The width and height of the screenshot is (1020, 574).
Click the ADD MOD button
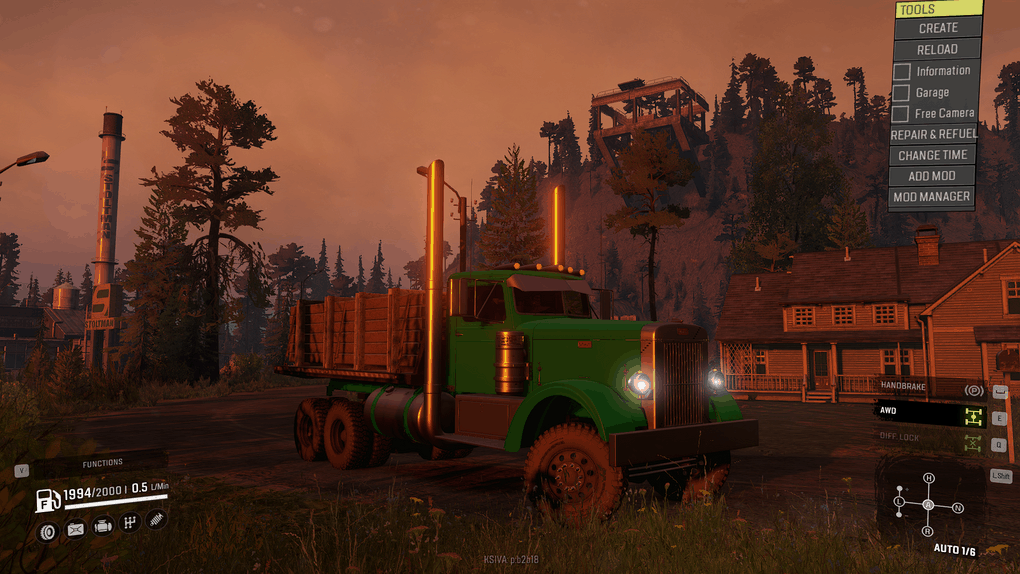point(932,176)
